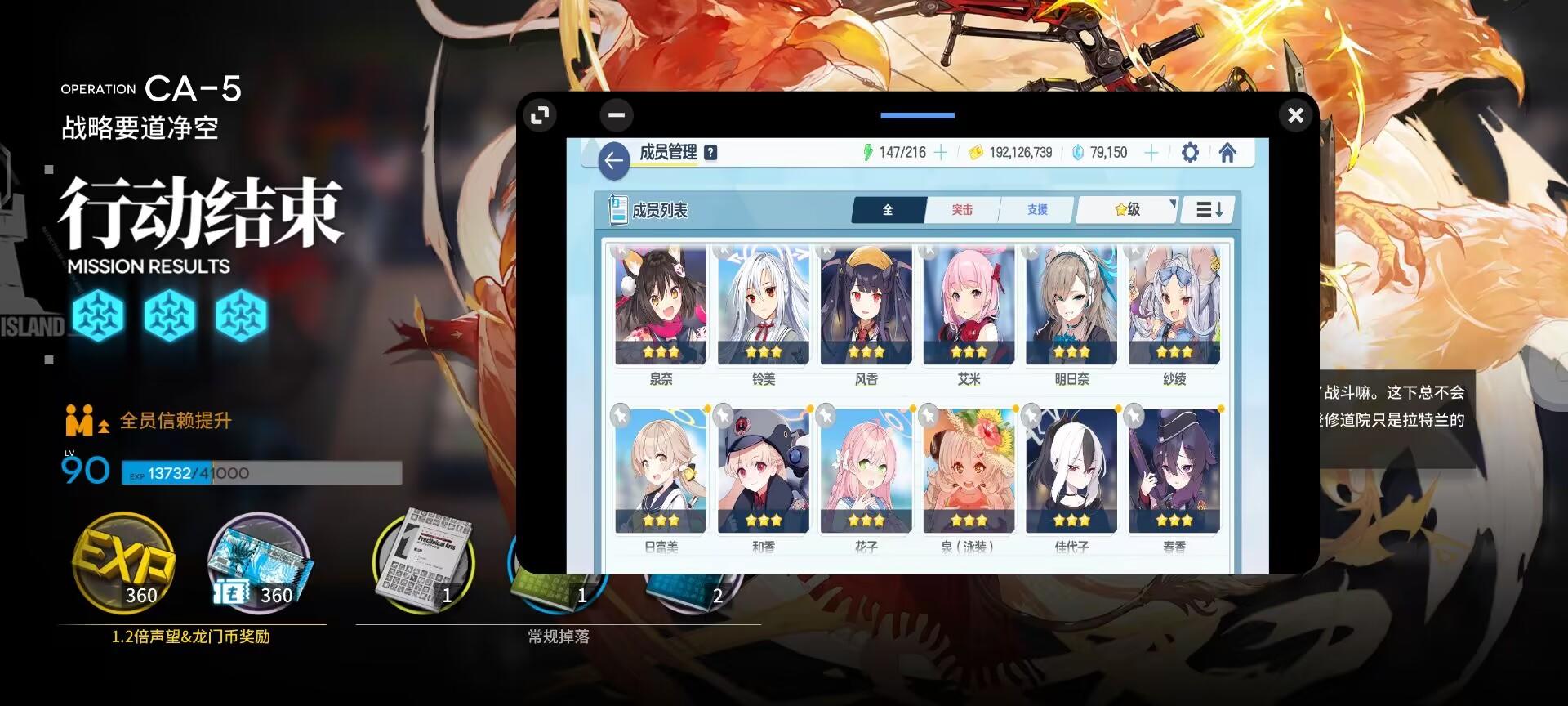Switch to the 突击 tab

click(x=963, y=209)
